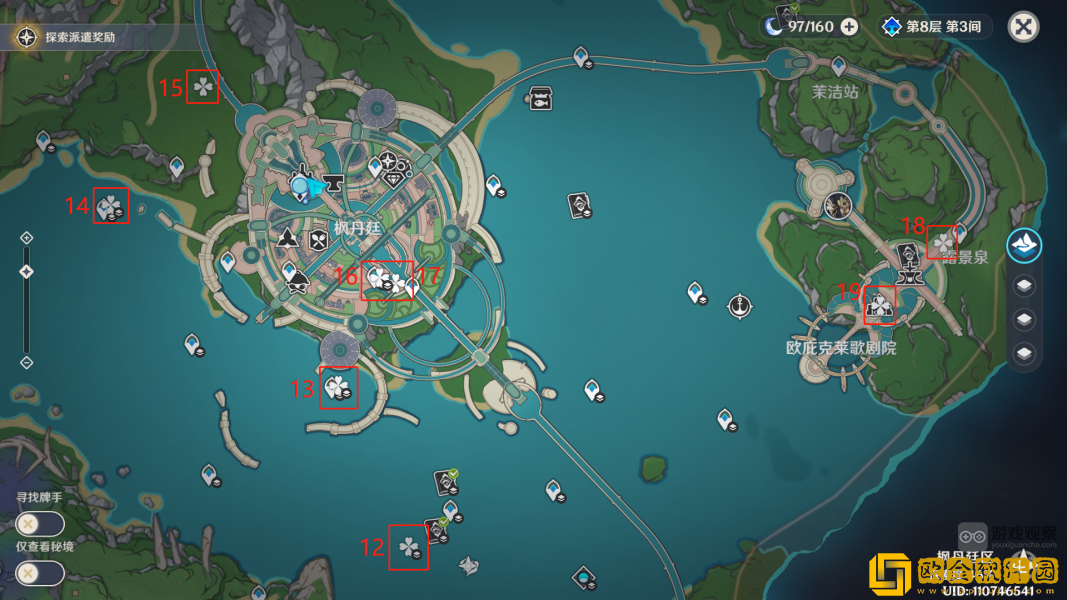1067x600 pixels.
Task: Select the blacksmith anvil map icon
Action: click(x=332, y=183)
